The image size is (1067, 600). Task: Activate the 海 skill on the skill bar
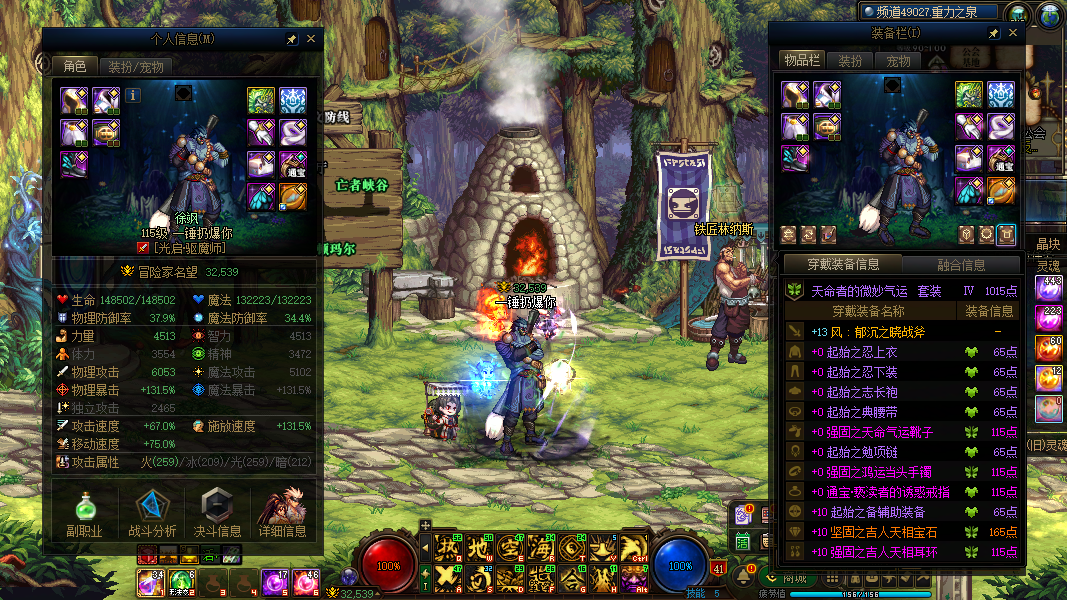[x=541, y=547]
